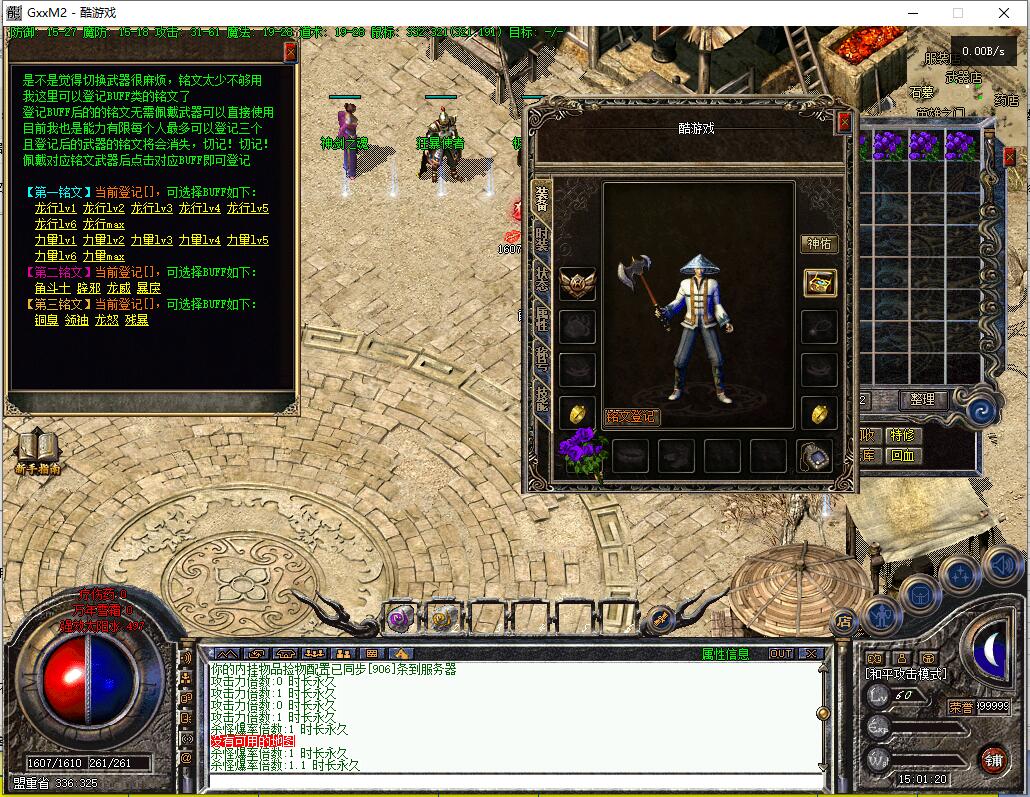Image resolution: width=1030 pixels, height=797 pixels.
Task: Click the 神佑 button
Action: pos(820,243)
